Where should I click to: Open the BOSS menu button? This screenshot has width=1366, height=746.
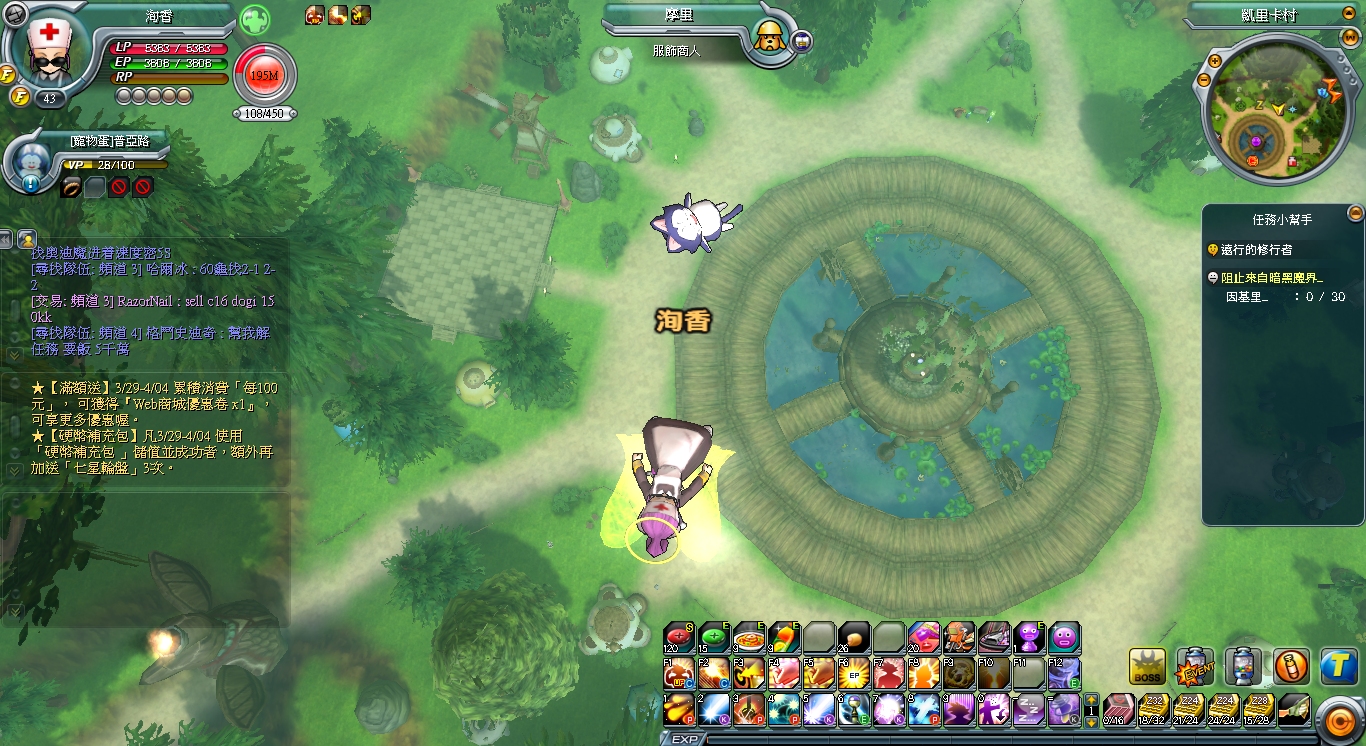[x=1147, y=667]
